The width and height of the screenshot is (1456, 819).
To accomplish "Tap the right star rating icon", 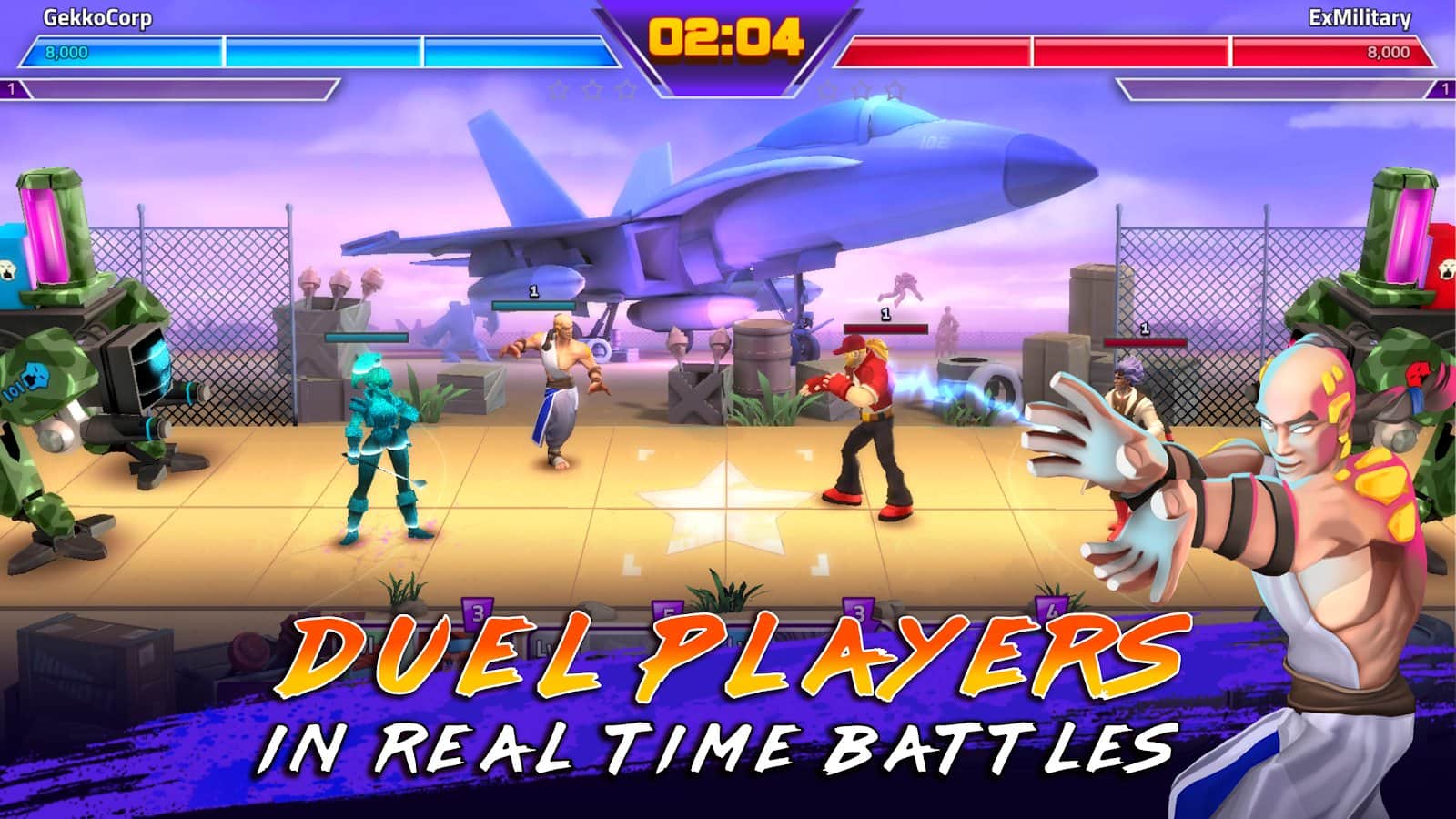I will point(628,90).
